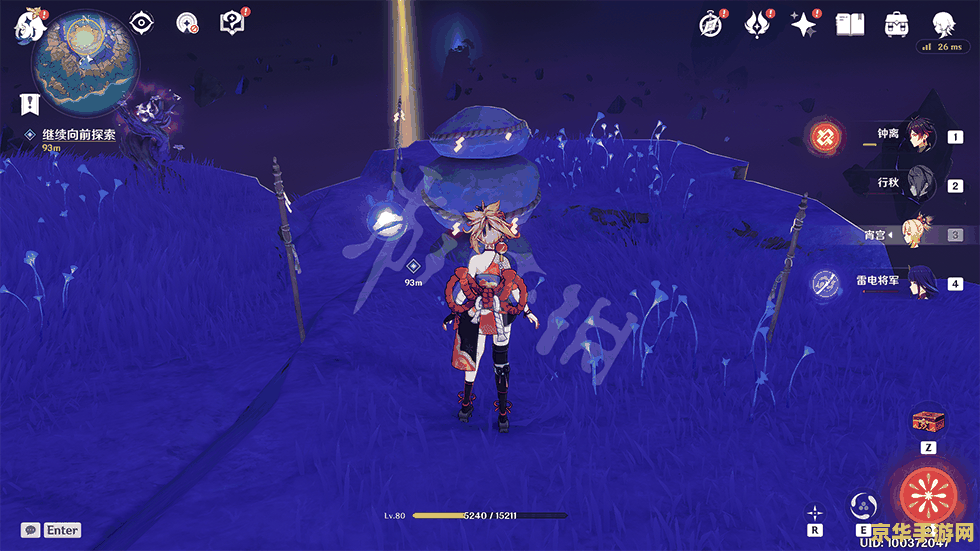The width and height of the screenshot is (980, 551).
Task: Tap the crosshair aim mode icon
Action: [x=816, y=510]
